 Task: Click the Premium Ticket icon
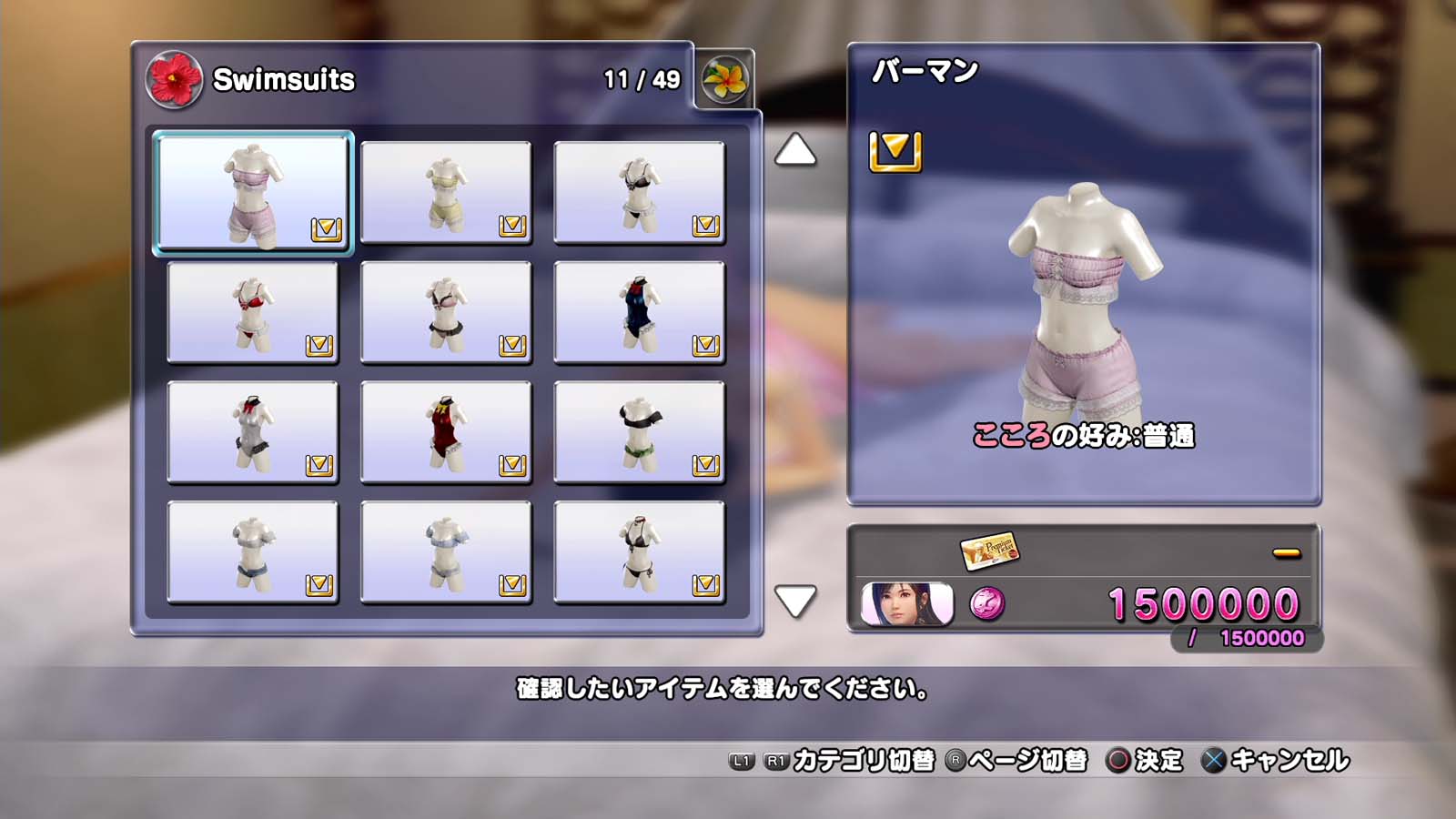(x=989, y=551)
